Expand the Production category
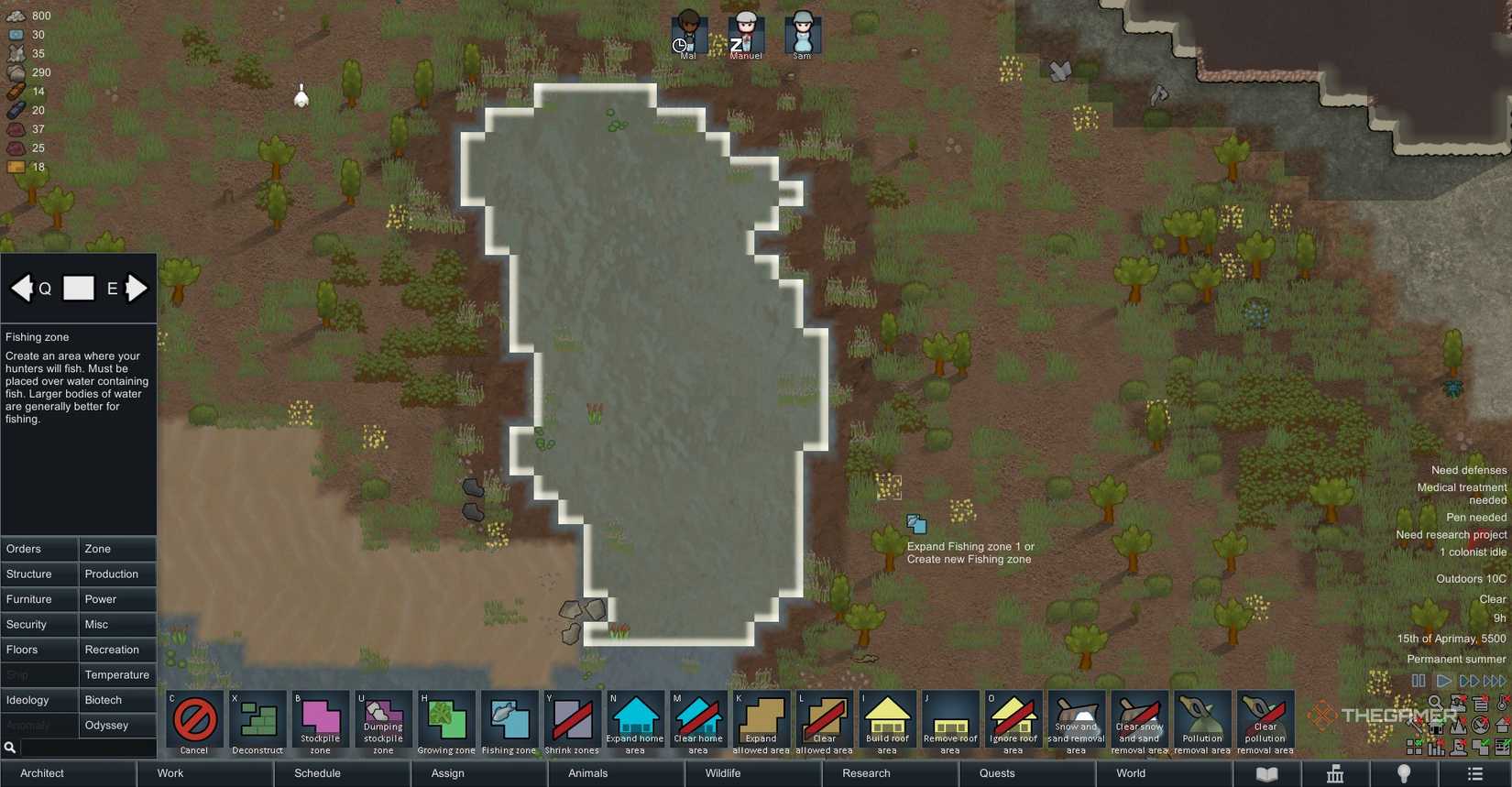Viewport: 1512px width, 787px height. point(117,574)
